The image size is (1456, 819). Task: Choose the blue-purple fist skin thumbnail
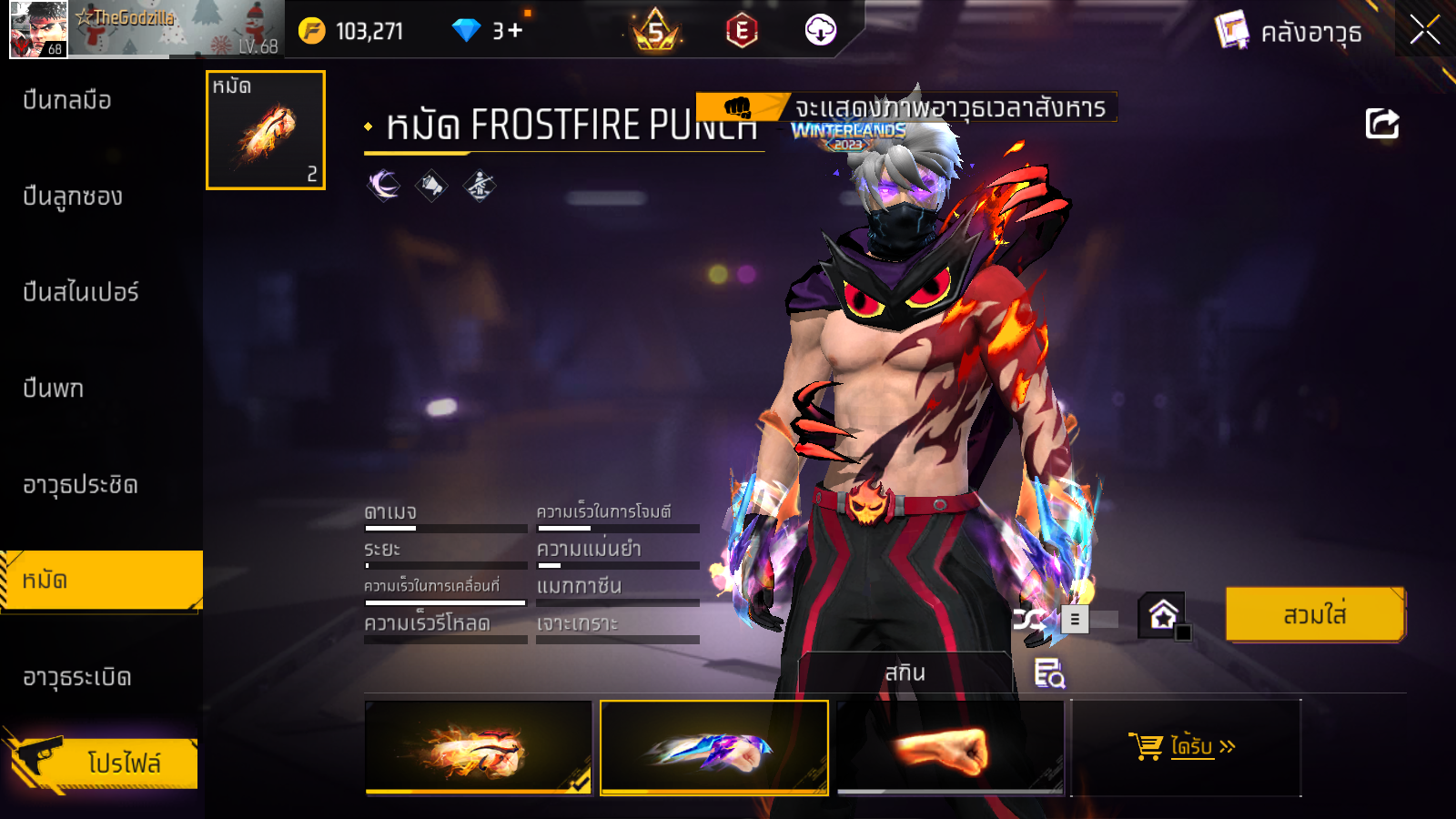714,747
